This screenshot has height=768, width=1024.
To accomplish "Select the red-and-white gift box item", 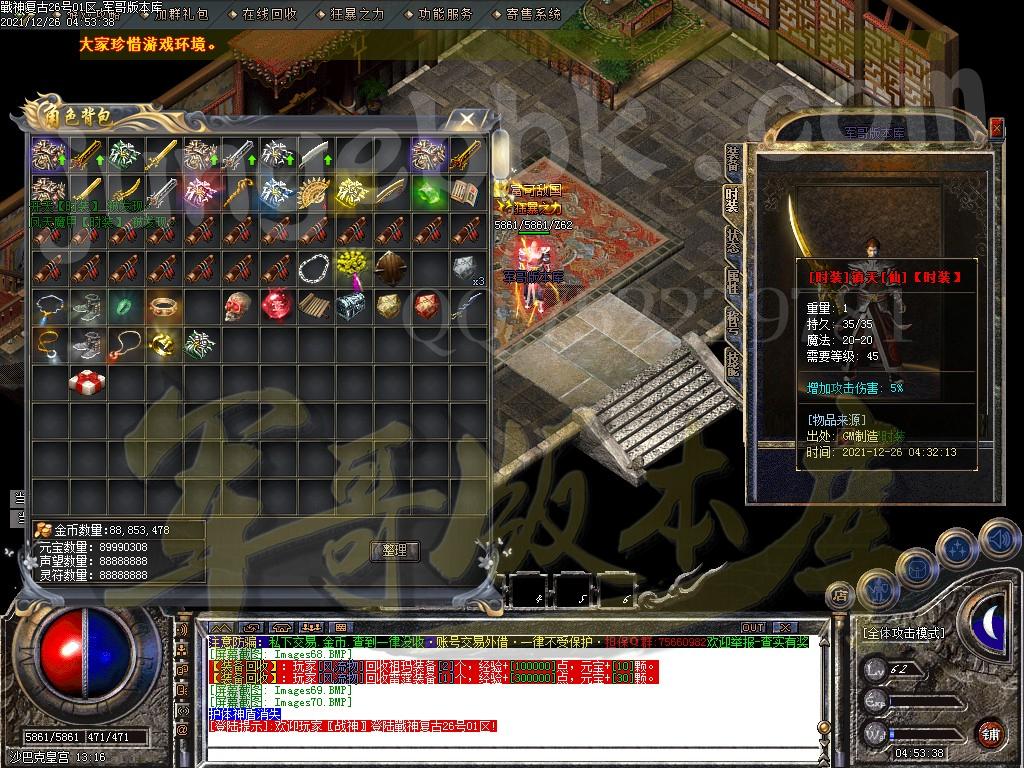I will point(84,382).
